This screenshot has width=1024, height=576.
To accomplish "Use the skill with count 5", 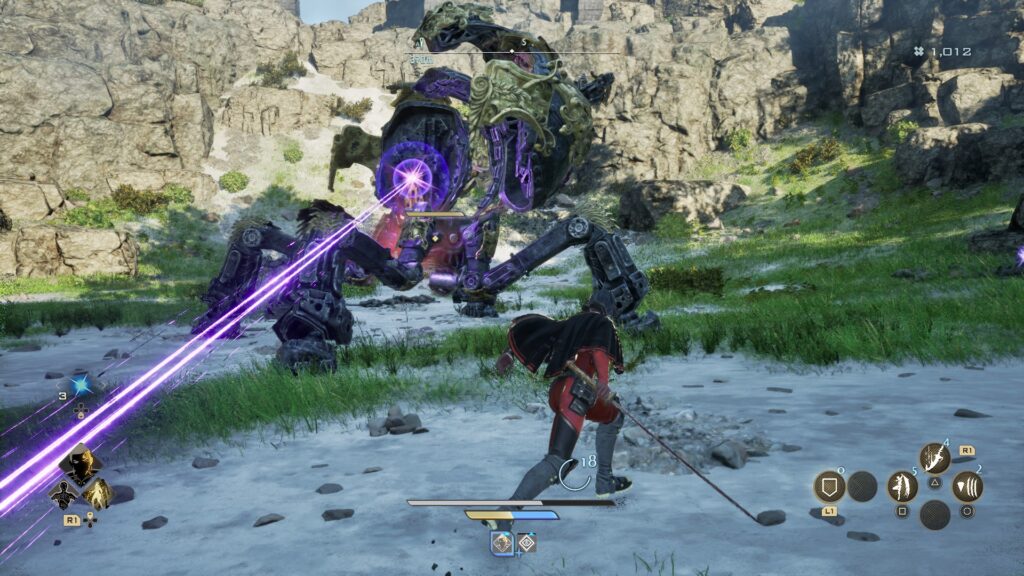I will [x=902, y=487].
